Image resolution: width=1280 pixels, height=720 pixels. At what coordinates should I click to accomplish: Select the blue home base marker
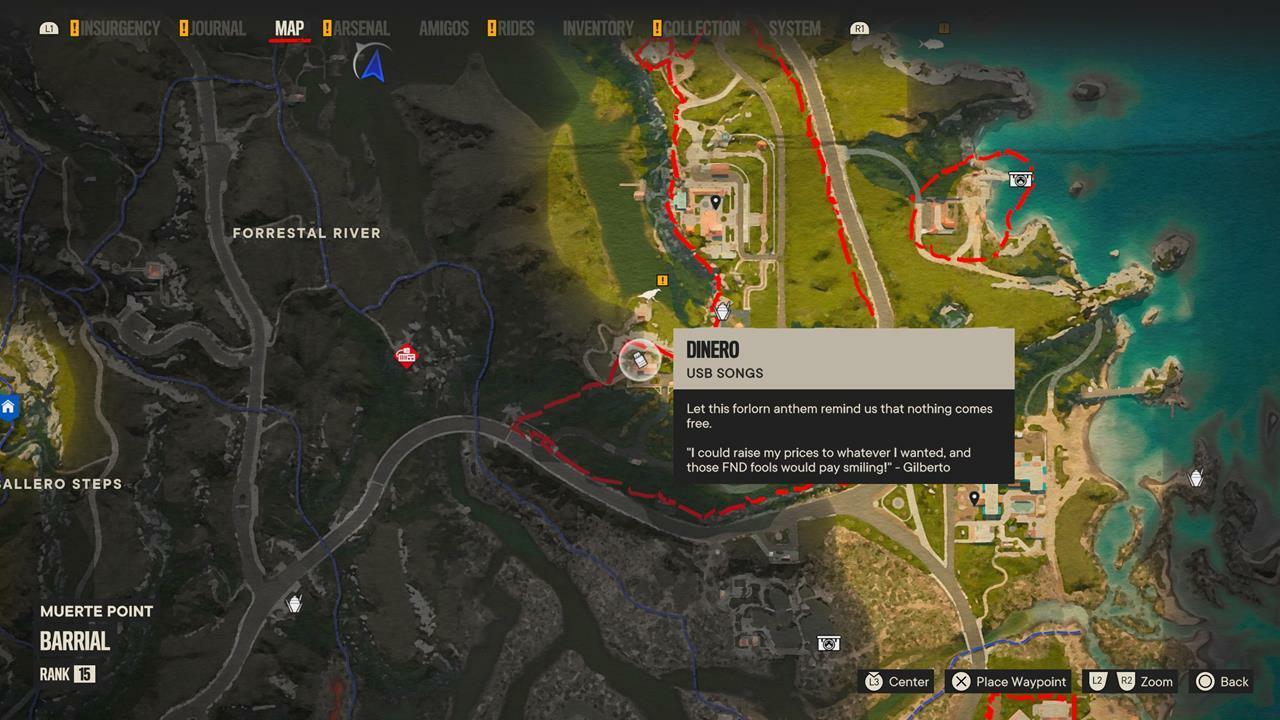[8, 407]
